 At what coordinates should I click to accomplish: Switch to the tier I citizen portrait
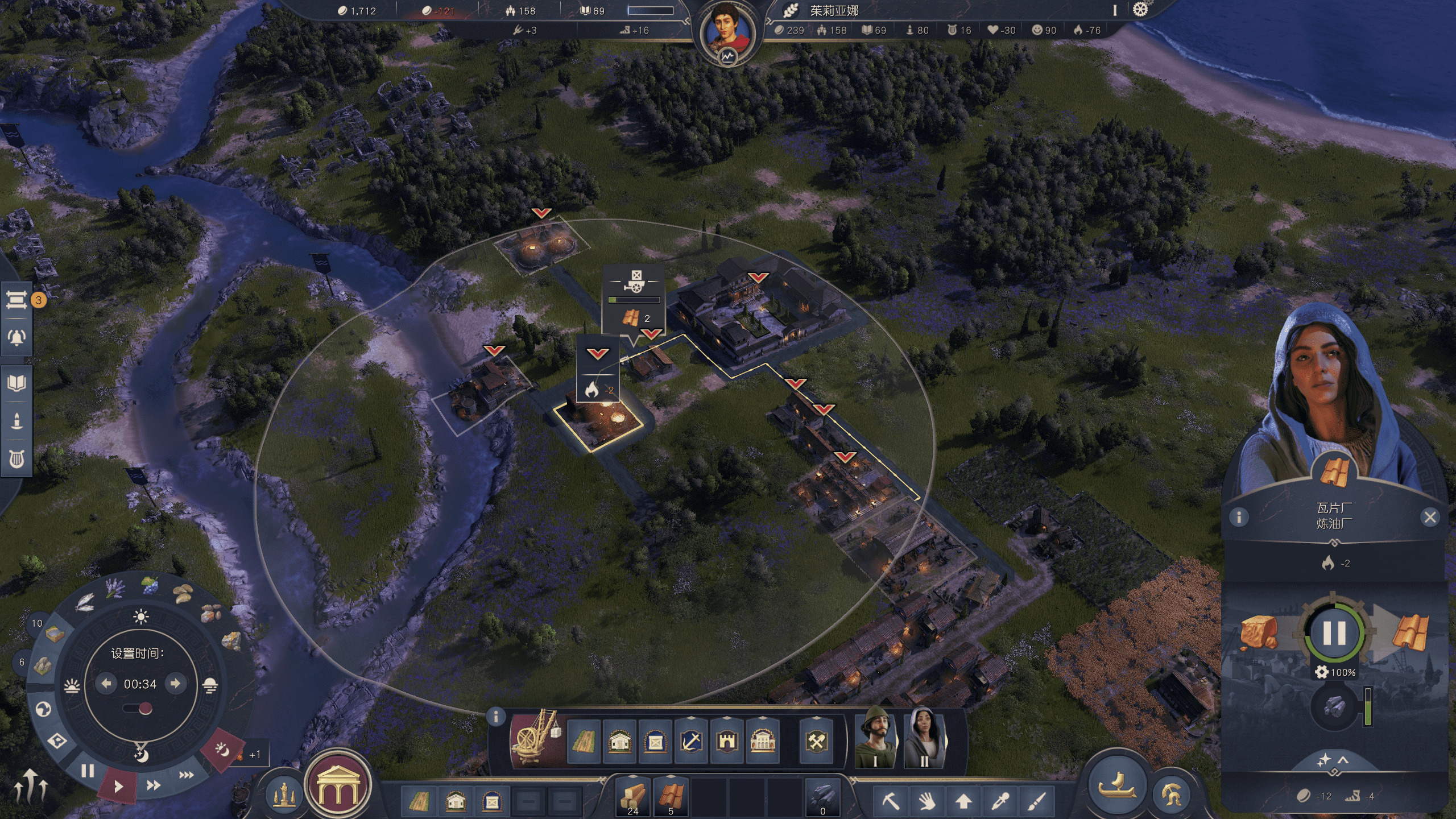tap(876, 738)
